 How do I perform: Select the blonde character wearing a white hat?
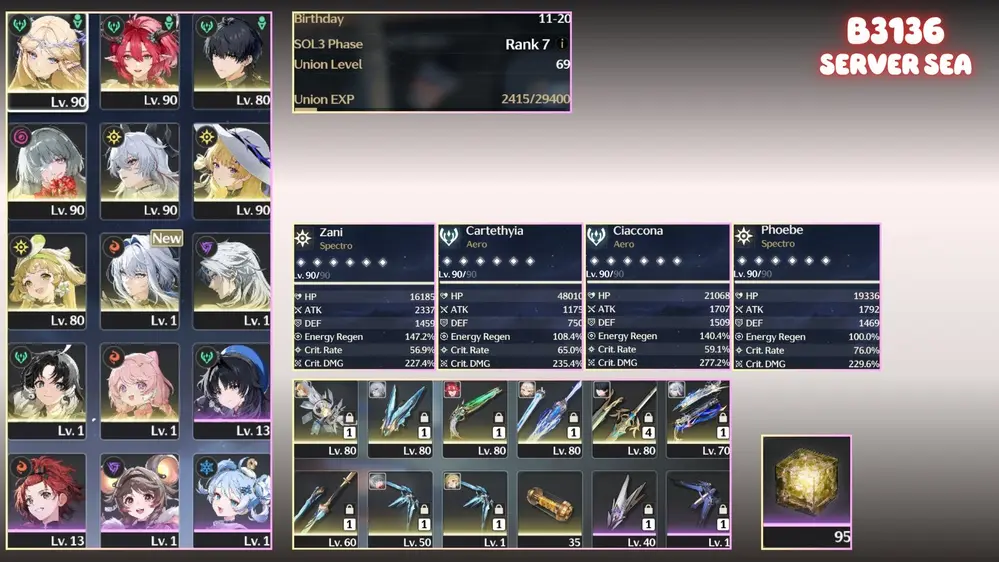click(x=232, y=168)
